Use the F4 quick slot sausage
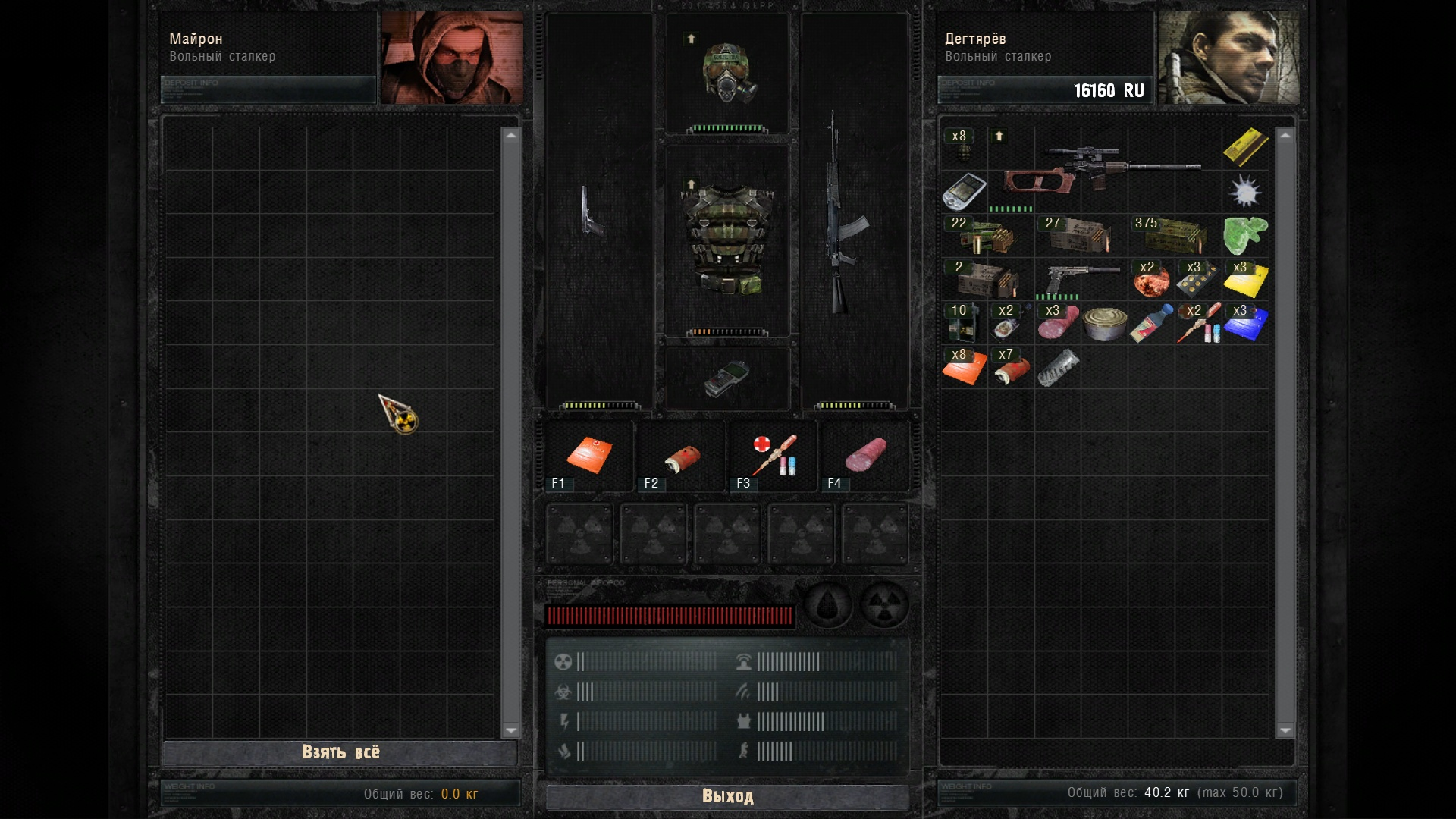Image resolution: width=1456 pixels, height=819 pixels. 866,455
